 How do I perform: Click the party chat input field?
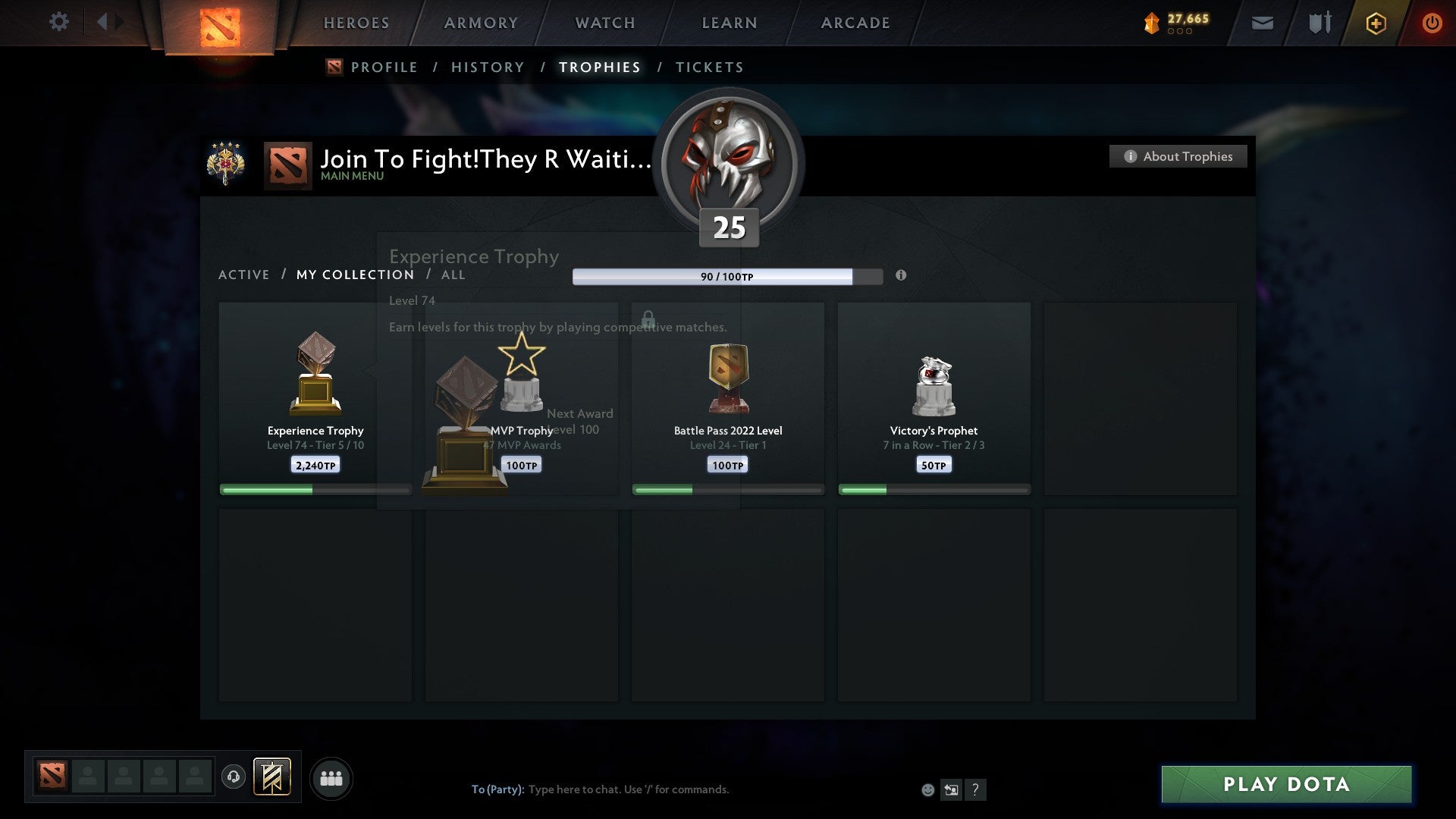[x=645, y=789]
